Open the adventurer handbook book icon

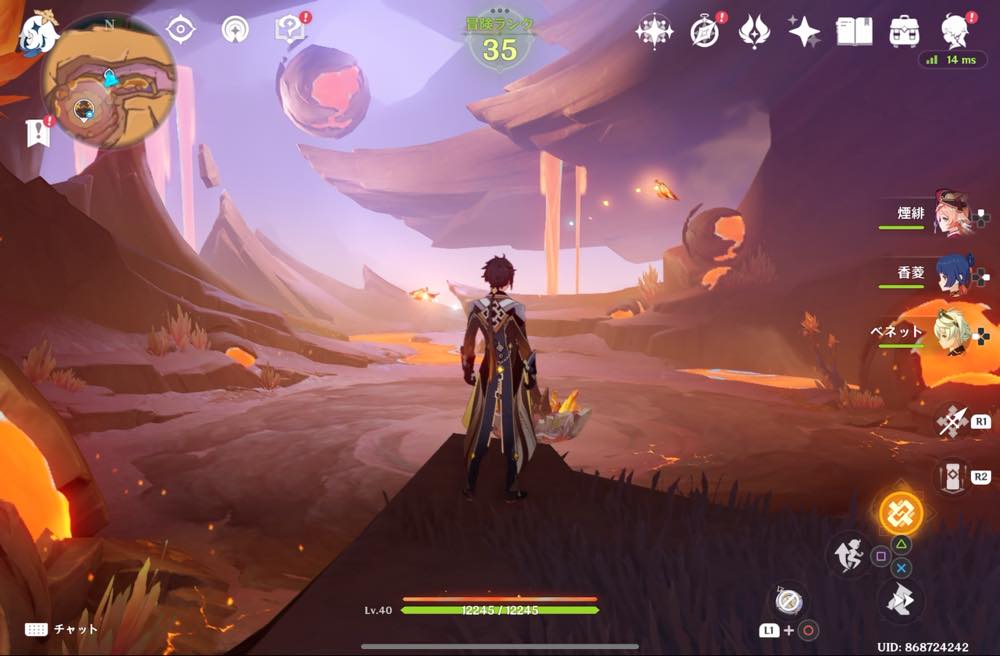(x=853, y=31)
